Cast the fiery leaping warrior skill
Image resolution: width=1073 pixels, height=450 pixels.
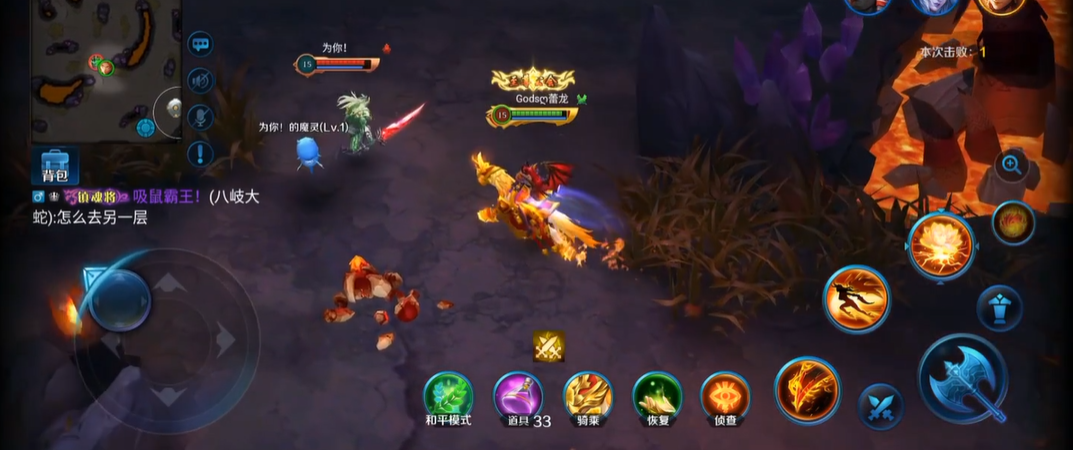pos(857,298)
